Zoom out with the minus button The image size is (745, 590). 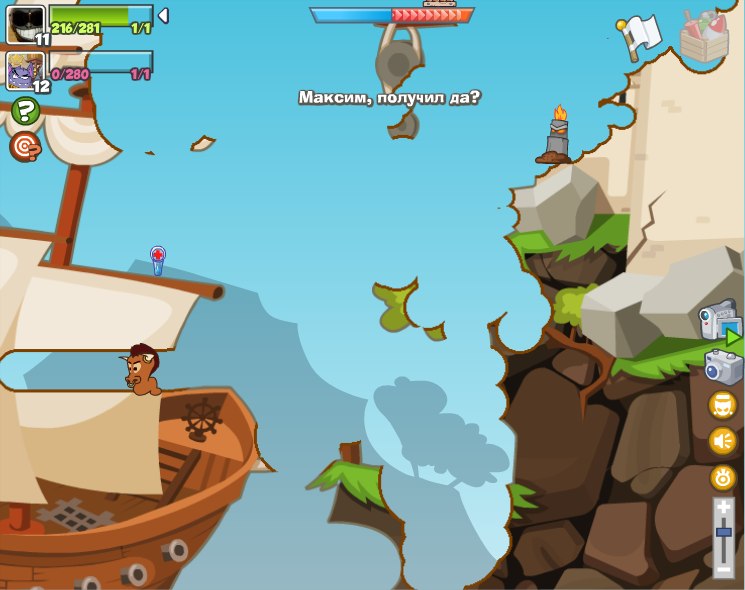(723, 568)
